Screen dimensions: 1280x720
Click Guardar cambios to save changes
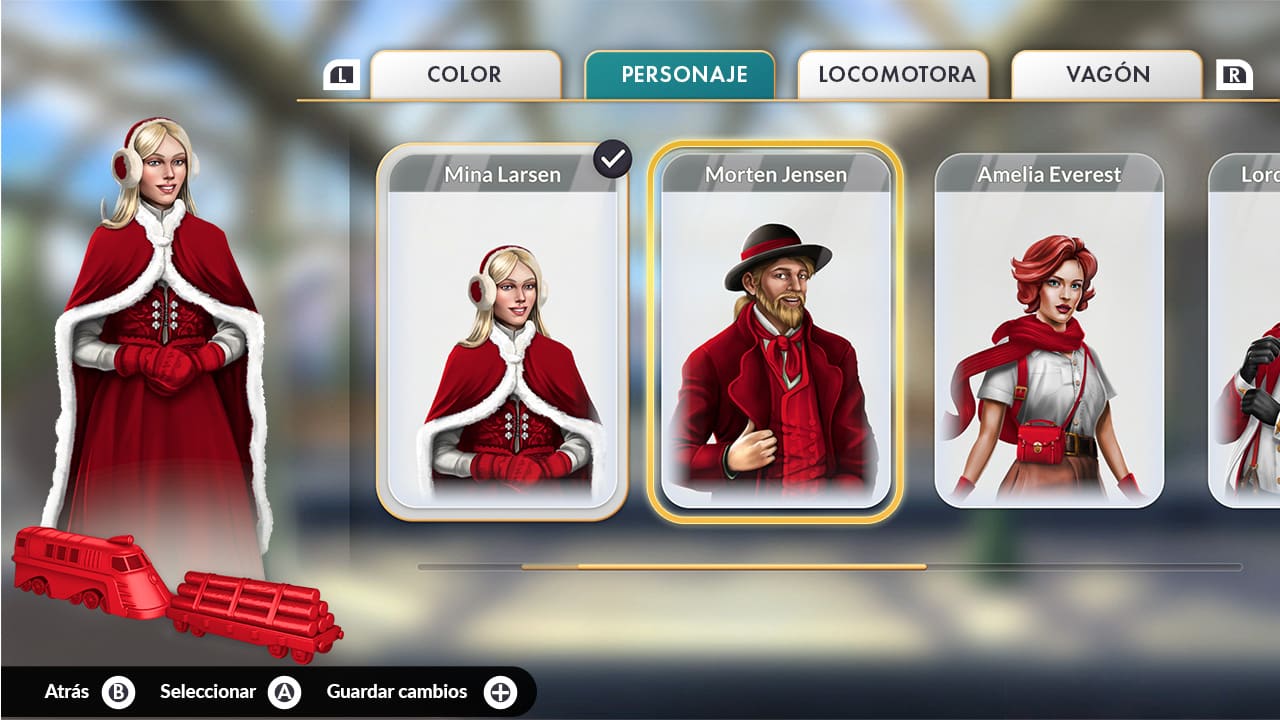(x=397, y=691)
